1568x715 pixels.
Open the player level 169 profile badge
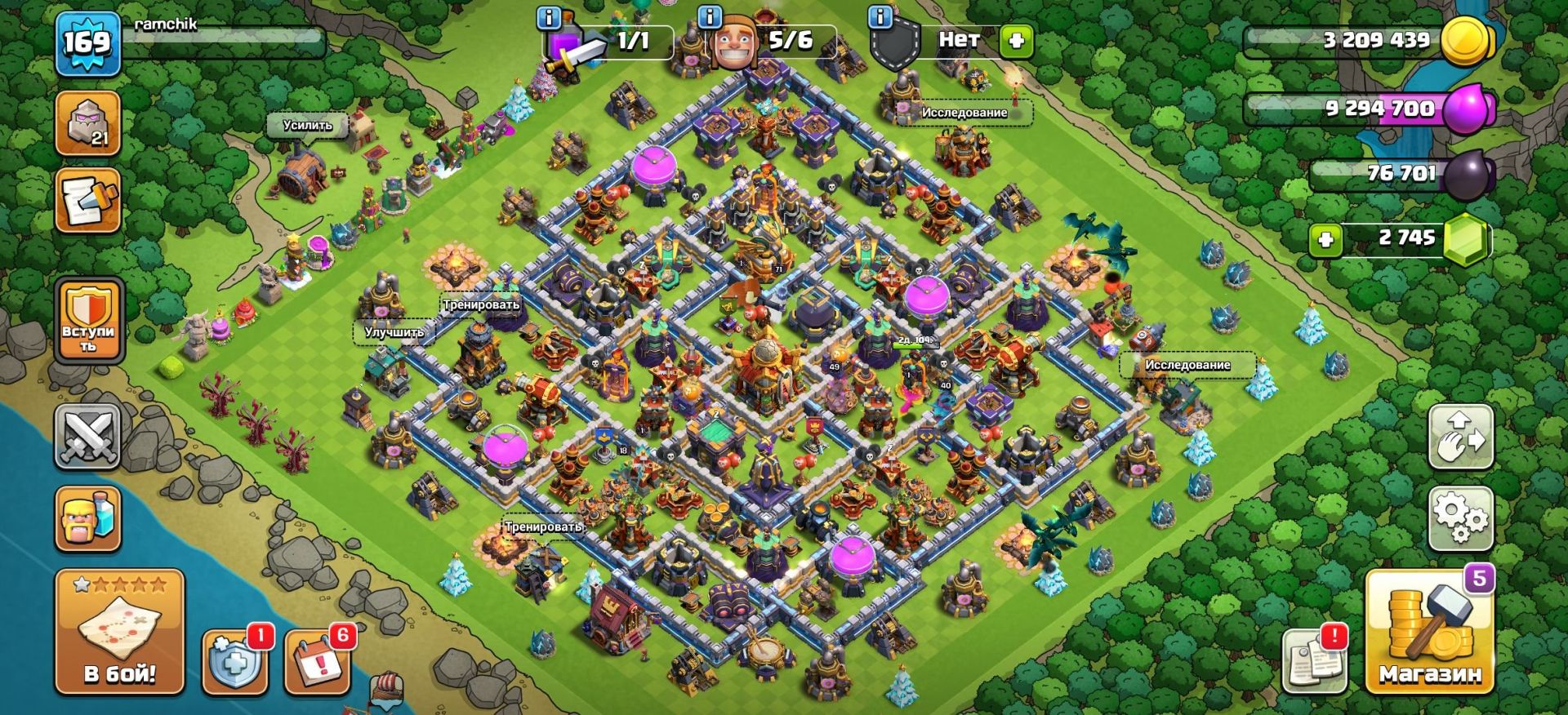87,42
